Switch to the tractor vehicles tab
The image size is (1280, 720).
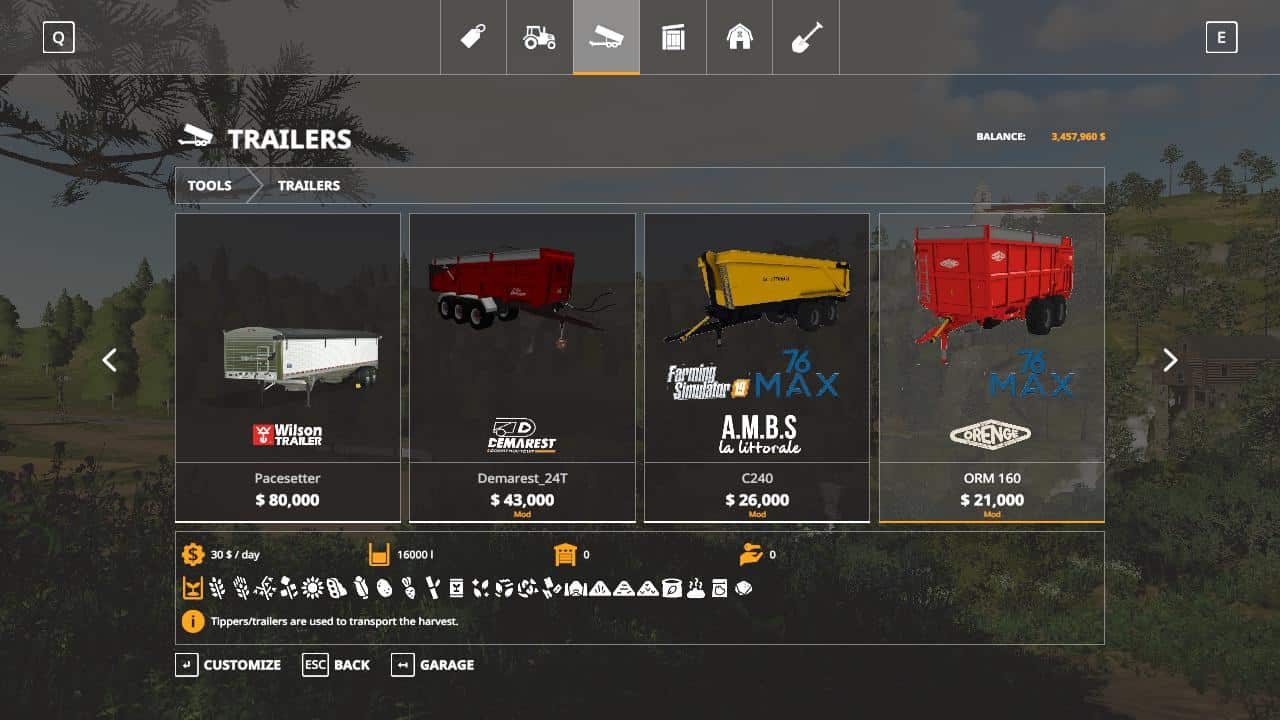[x=540, y=38]
